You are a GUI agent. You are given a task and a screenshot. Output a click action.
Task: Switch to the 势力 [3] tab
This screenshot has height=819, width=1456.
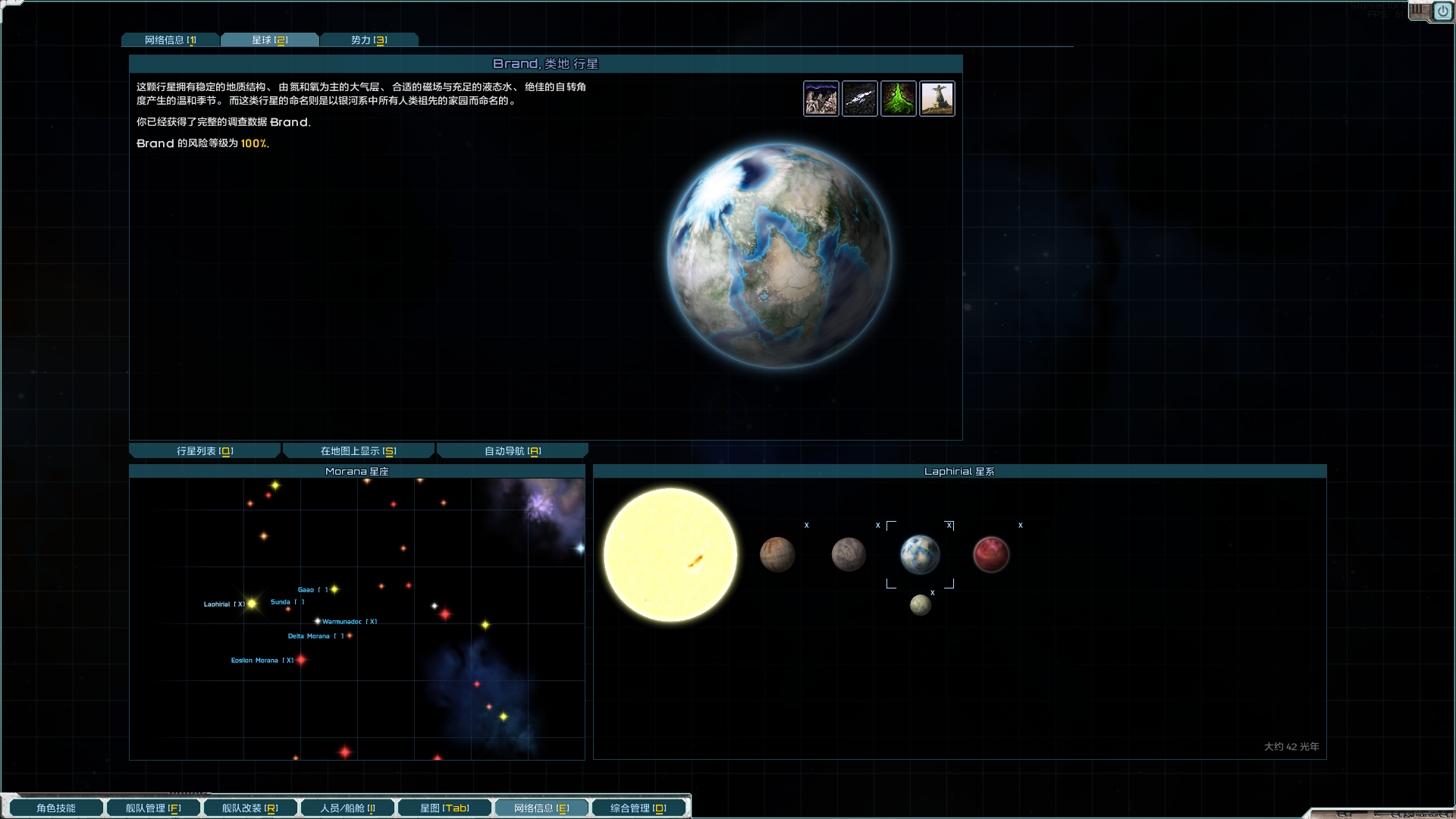tap(369, 39)
